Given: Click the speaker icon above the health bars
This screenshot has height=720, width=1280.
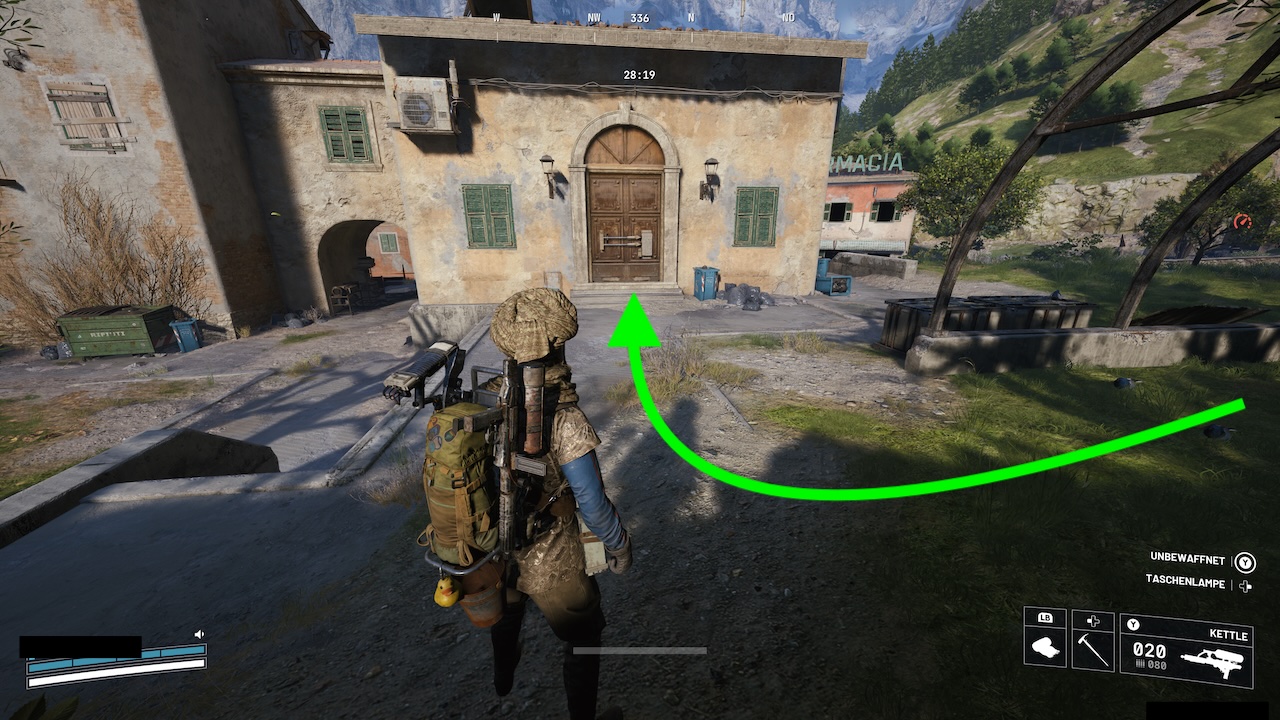Looking at the screenshot, I should pos(199,634).
